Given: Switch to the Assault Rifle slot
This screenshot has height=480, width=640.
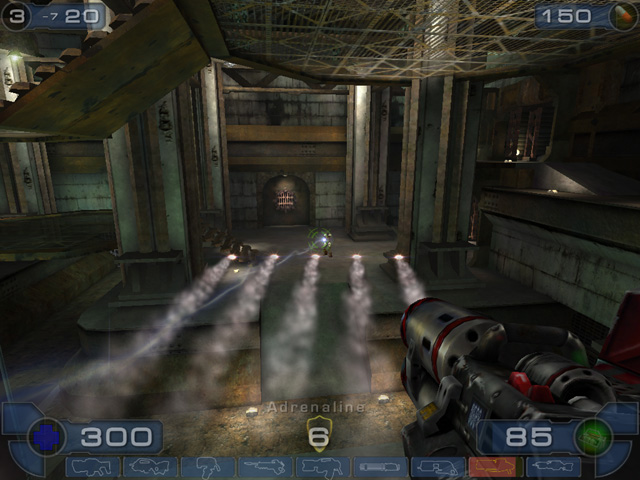Looking at the screenshot, I should pyautogui.click(x=151, y=466).
